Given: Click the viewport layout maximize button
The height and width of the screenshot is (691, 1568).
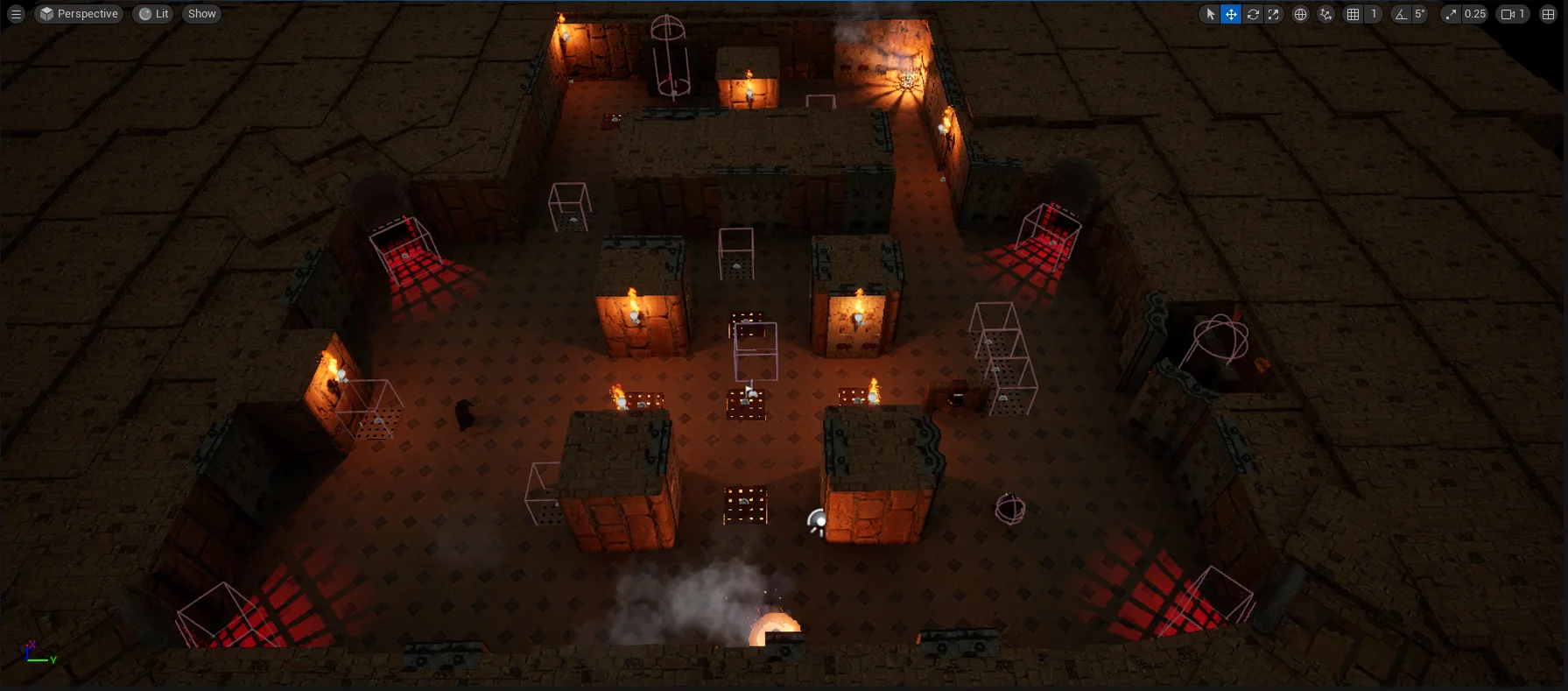Looking at the screenshot, I should coord(1548,14).
